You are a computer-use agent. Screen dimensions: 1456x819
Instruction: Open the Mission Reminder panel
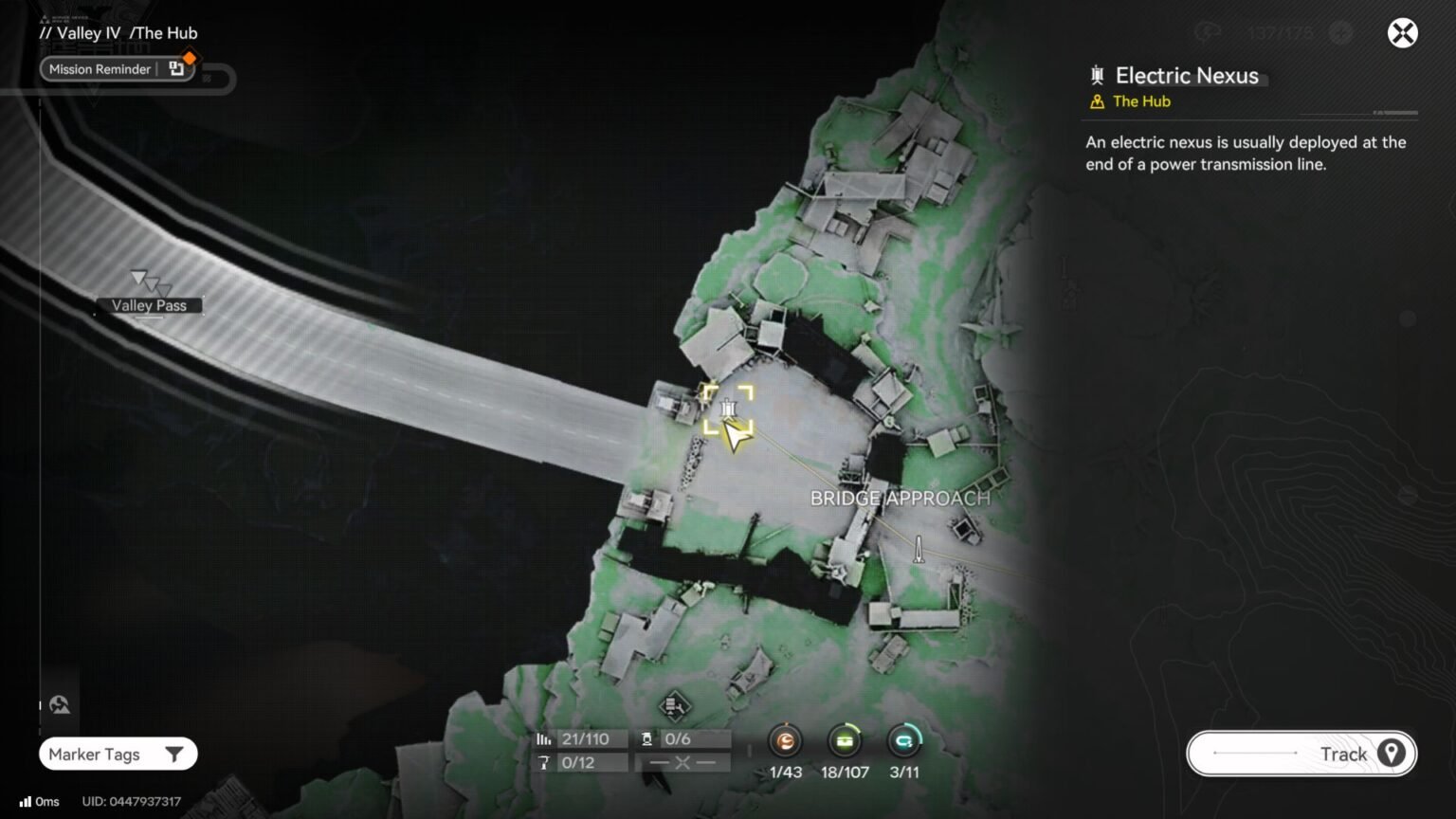[x=100, y=68]
